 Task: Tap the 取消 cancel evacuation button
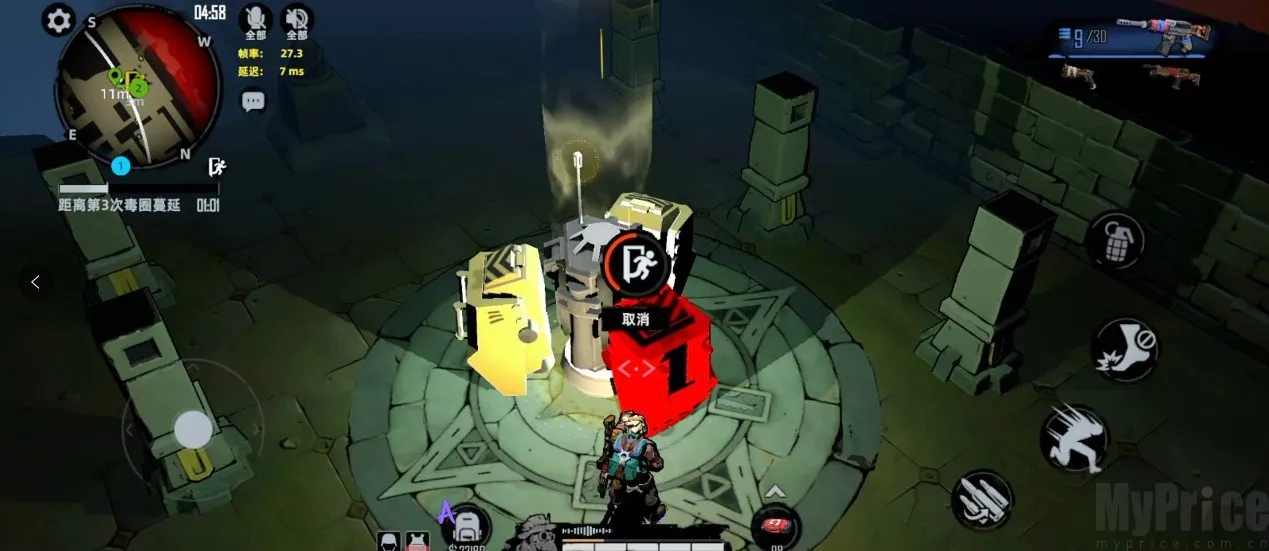click(636, 319)
